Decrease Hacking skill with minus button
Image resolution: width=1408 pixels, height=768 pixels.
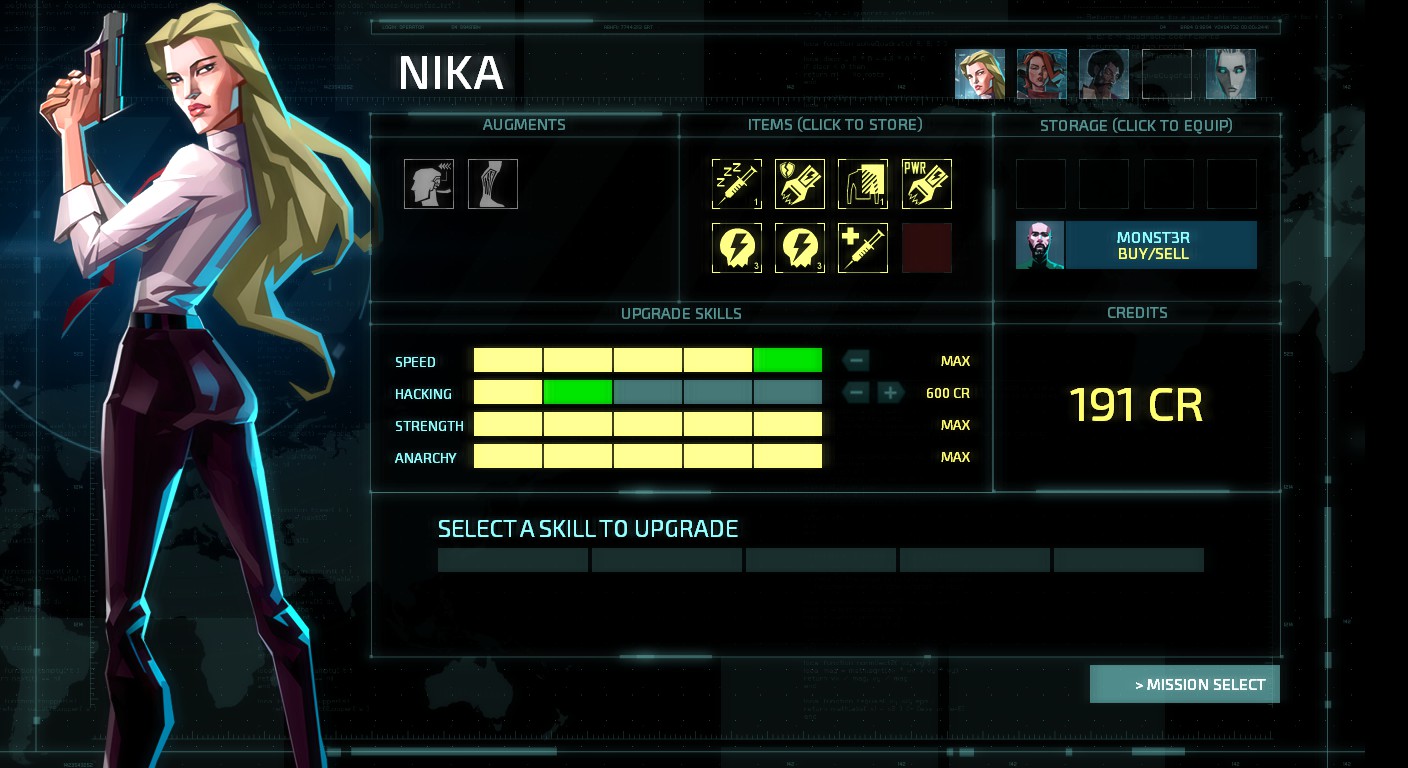[x=856, y=393]
